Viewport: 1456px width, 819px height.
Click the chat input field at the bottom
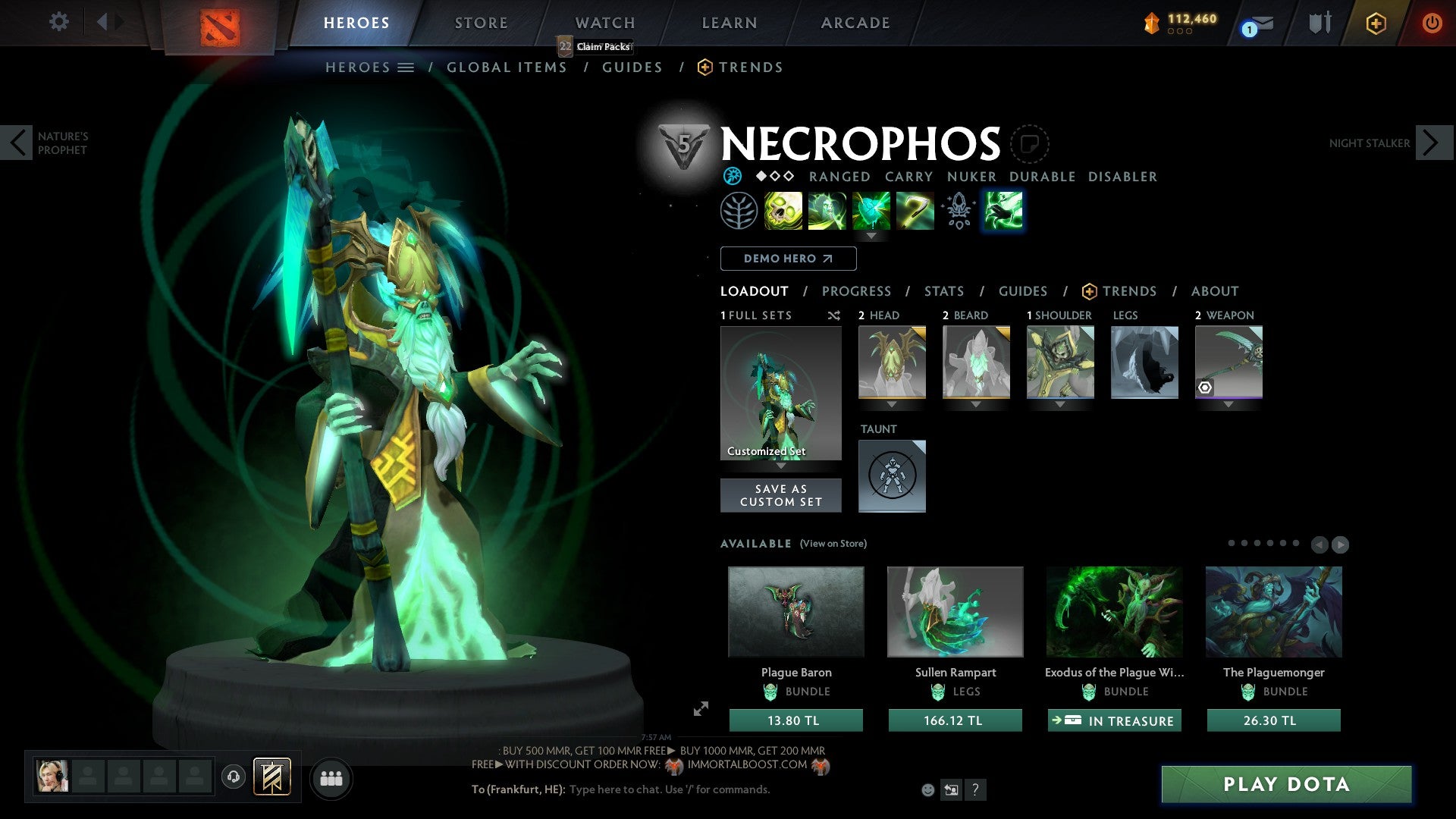coord(667,789)
